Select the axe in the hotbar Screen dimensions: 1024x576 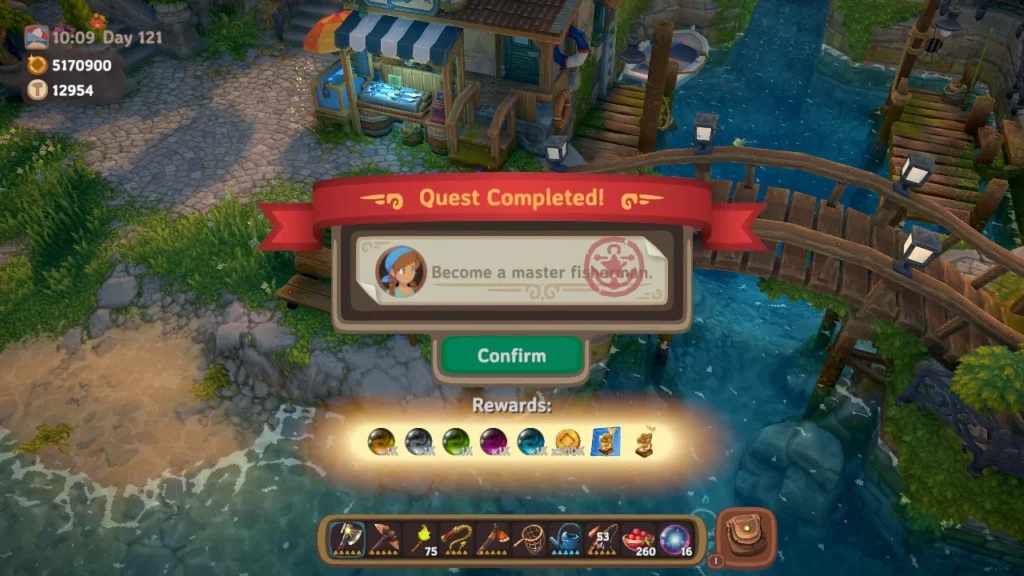(347, 540)
